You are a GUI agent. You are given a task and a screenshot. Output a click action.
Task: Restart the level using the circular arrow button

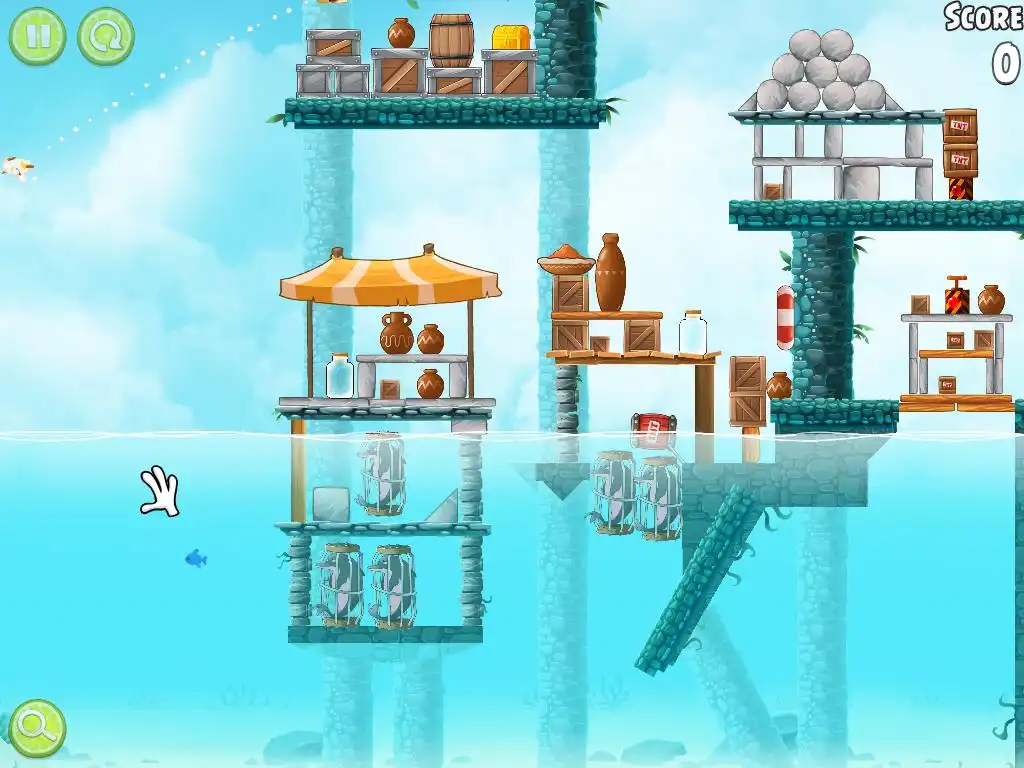pyautogui.click(x=105, y=36)
